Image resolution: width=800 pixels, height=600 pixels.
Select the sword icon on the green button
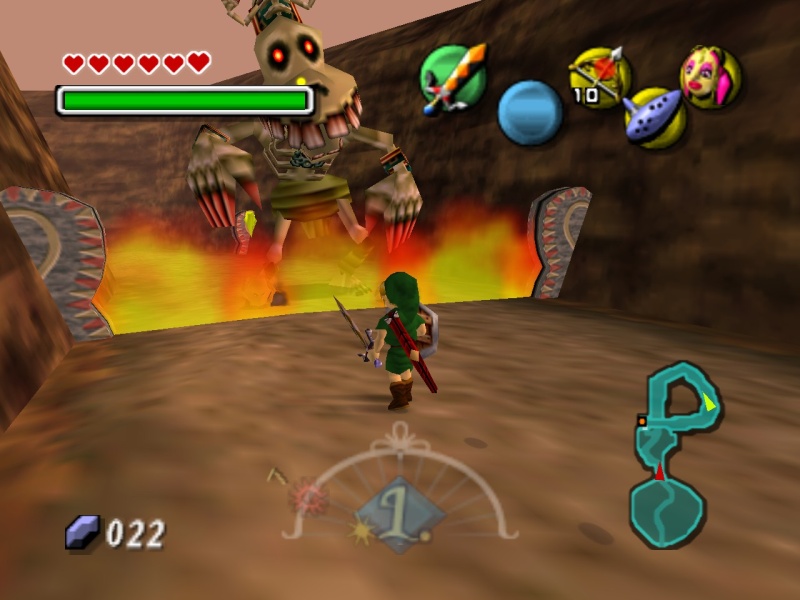point(452,77)
